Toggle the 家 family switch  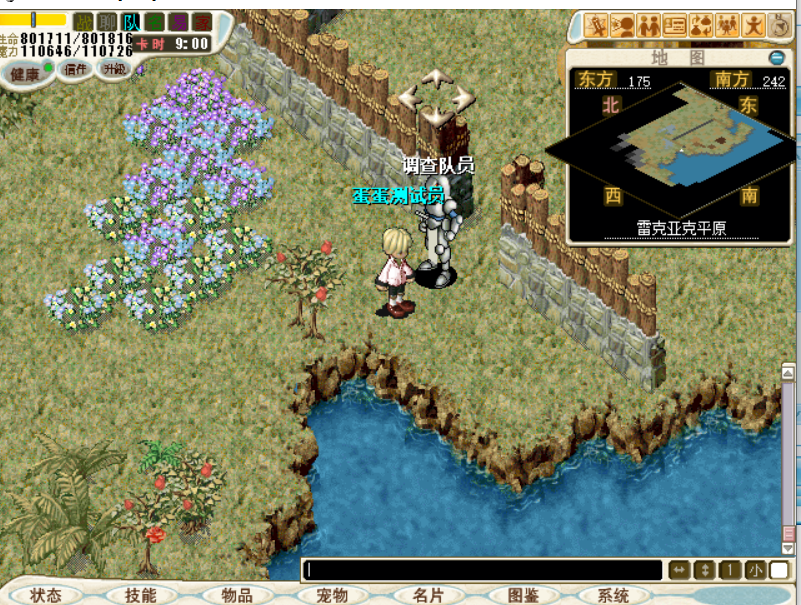click(x=202, y=22)
